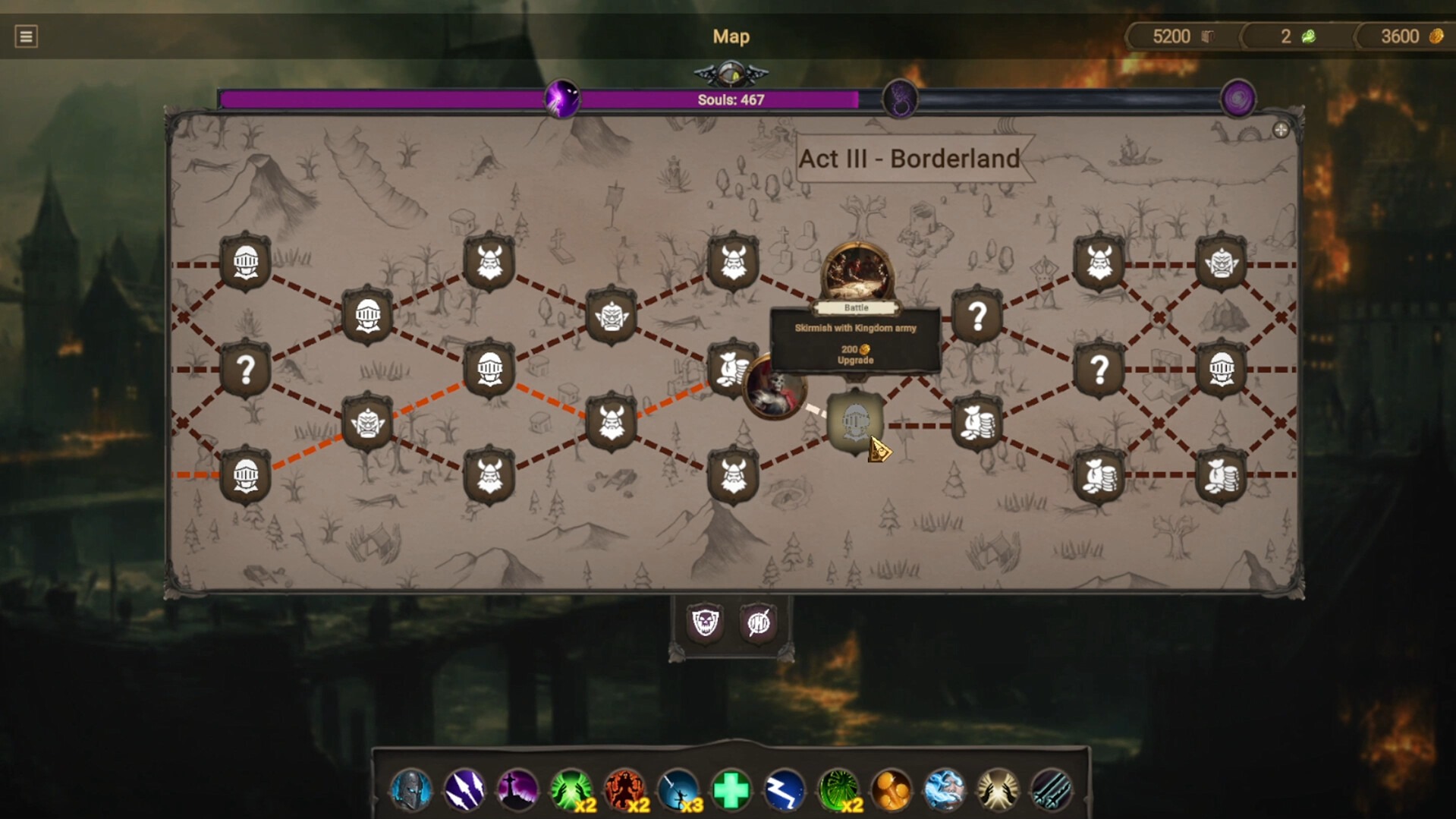Select the red demon summon card with x2
The height and width of the screenshot is (819, 1456).
[626, 789]
